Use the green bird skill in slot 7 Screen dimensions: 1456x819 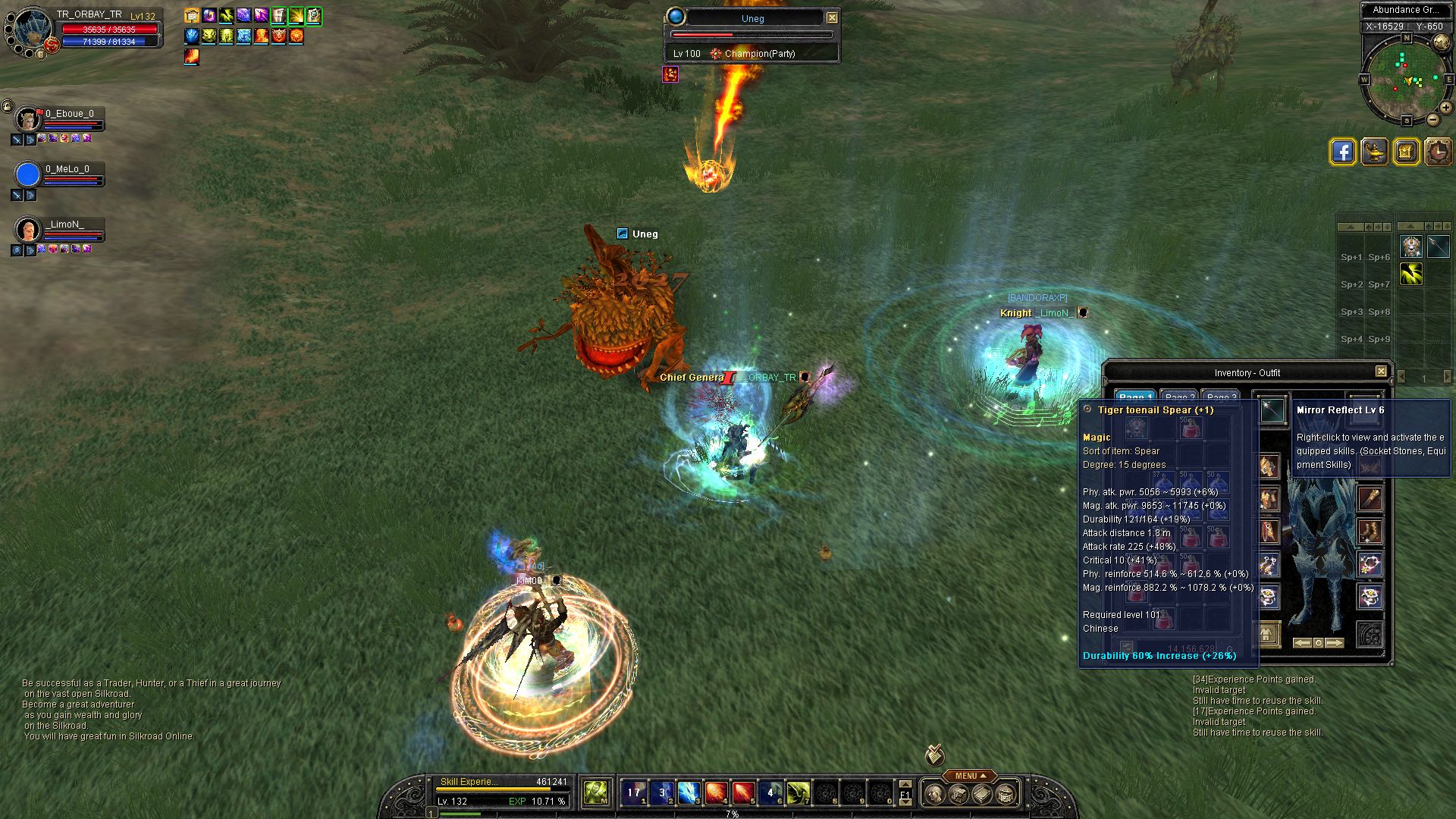tap(798, 793)
